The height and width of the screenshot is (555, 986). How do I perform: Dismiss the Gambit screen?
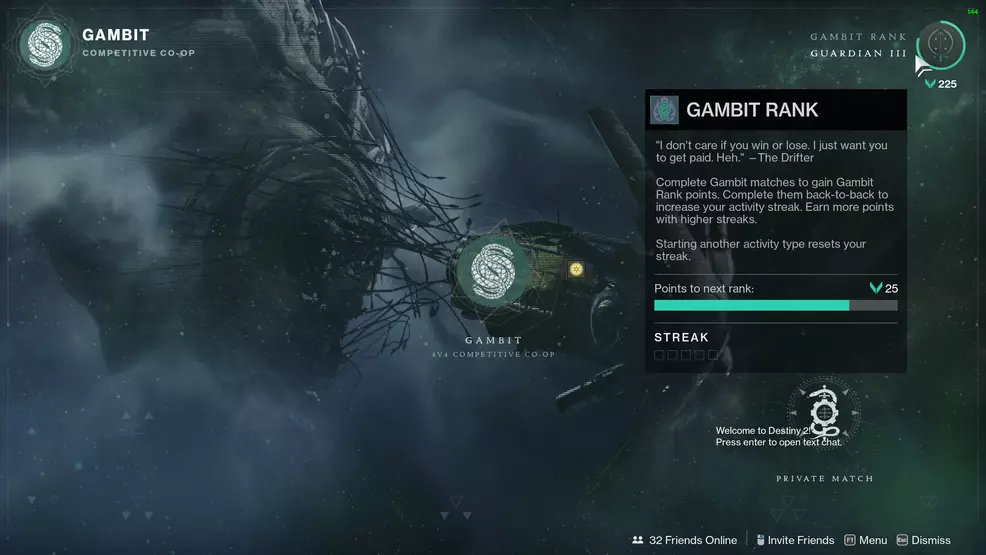click(x=924, y=540)
